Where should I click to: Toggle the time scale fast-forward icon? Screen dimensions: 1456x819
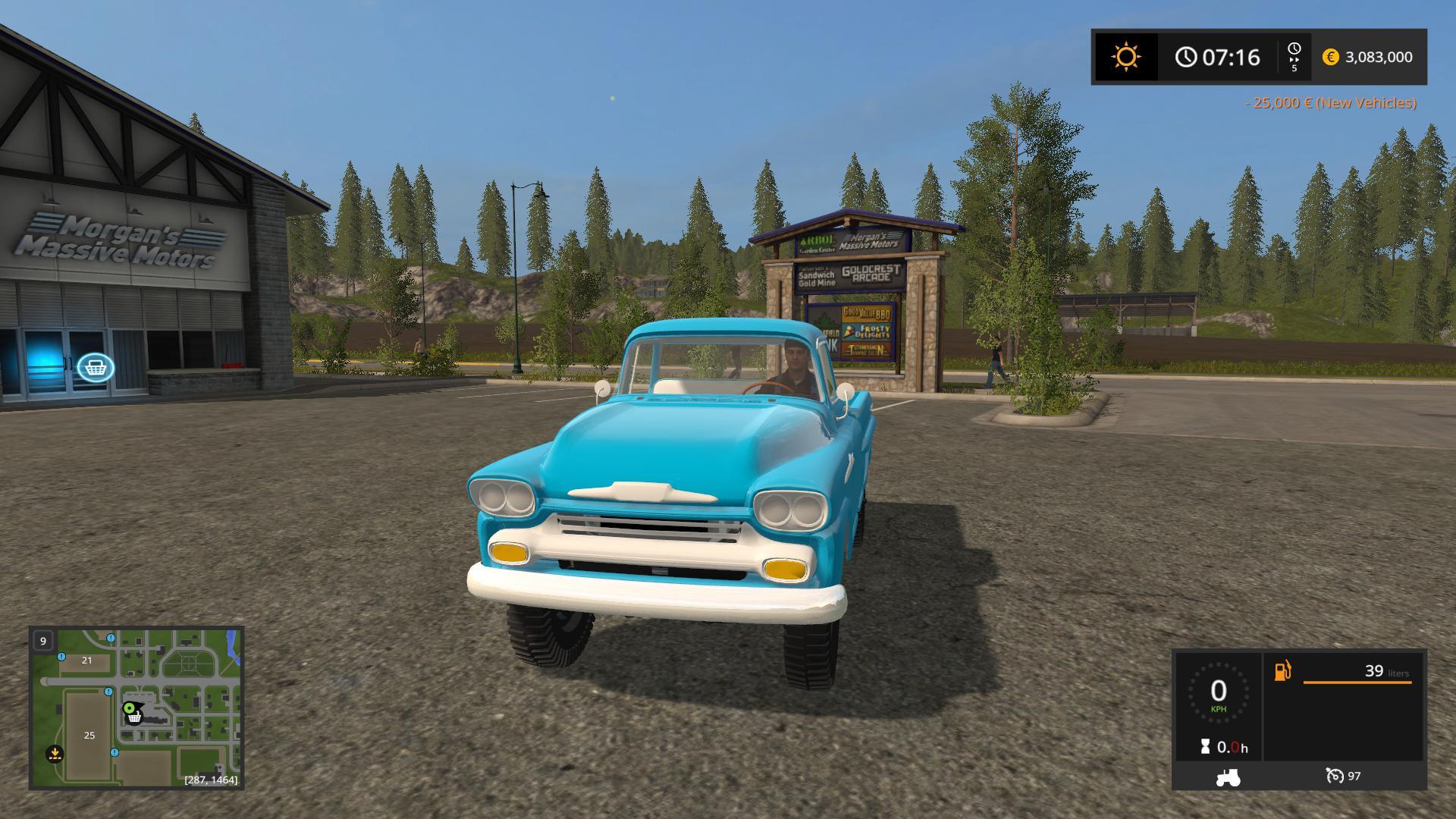click(x=1294, y=57)
